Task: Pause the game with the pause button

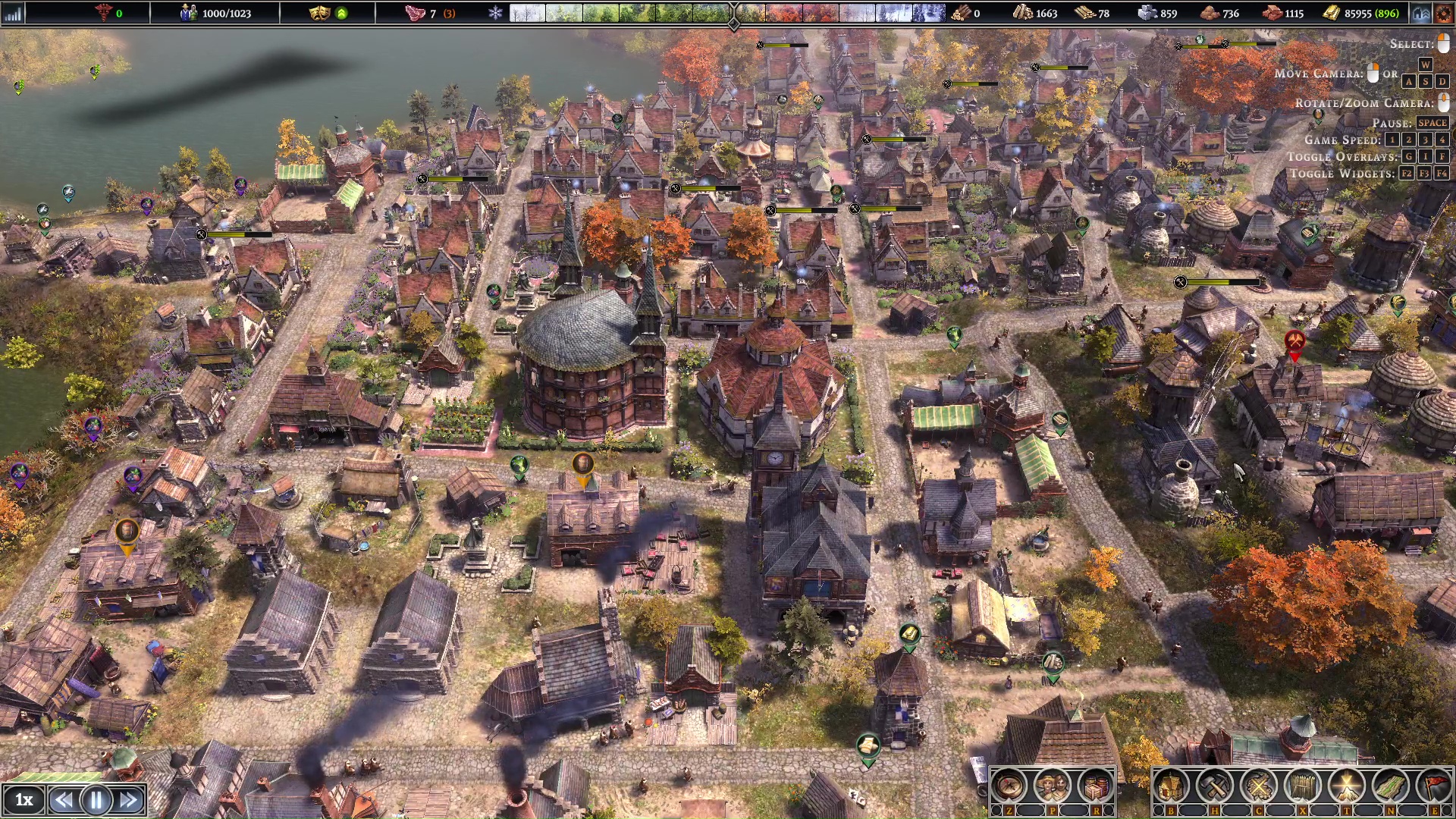Action: 96,800
